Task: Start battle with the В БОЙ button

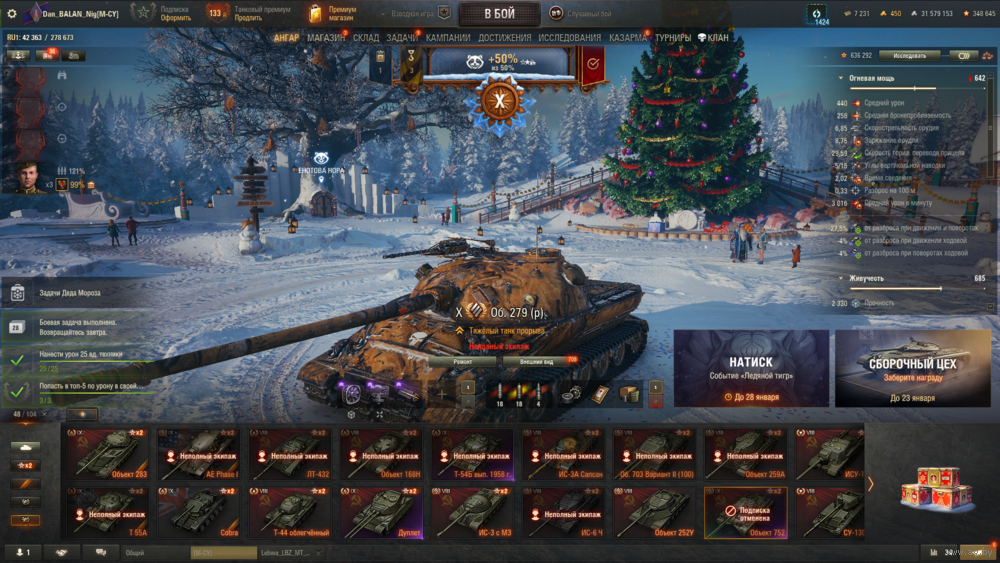Action: [499, 14]
